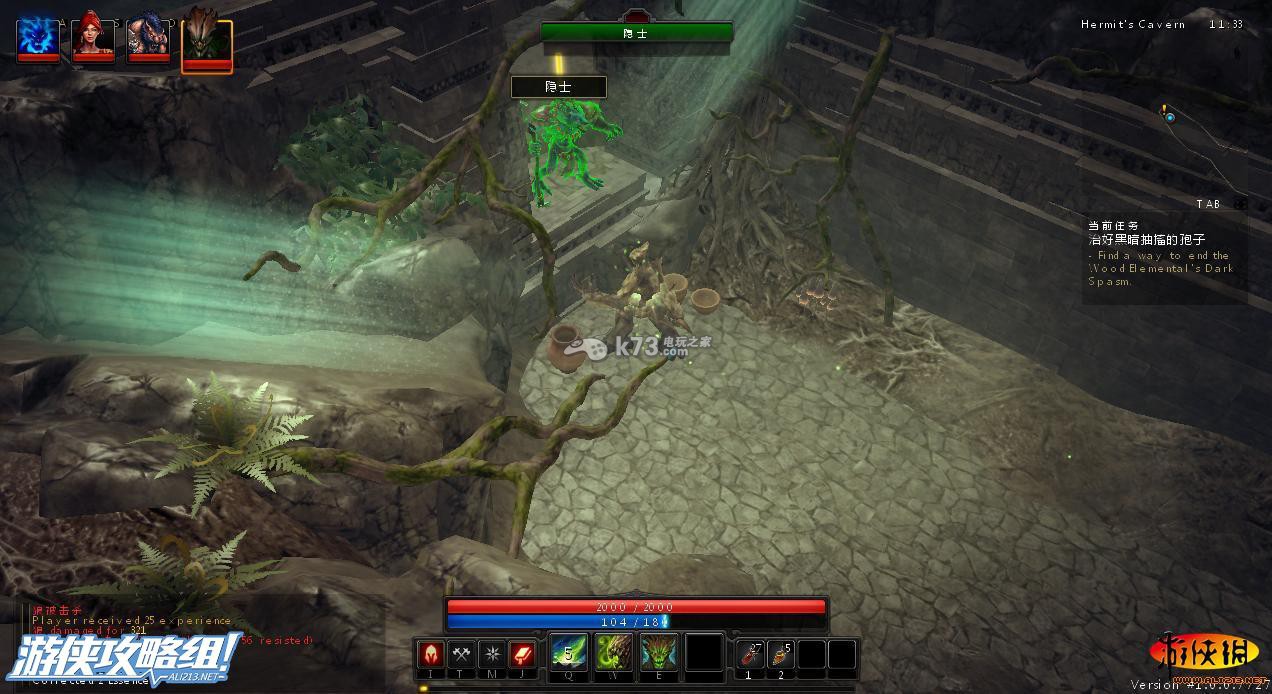Open the red journal book
This screenshot has height=694, width=1272.
click(523, 654)
